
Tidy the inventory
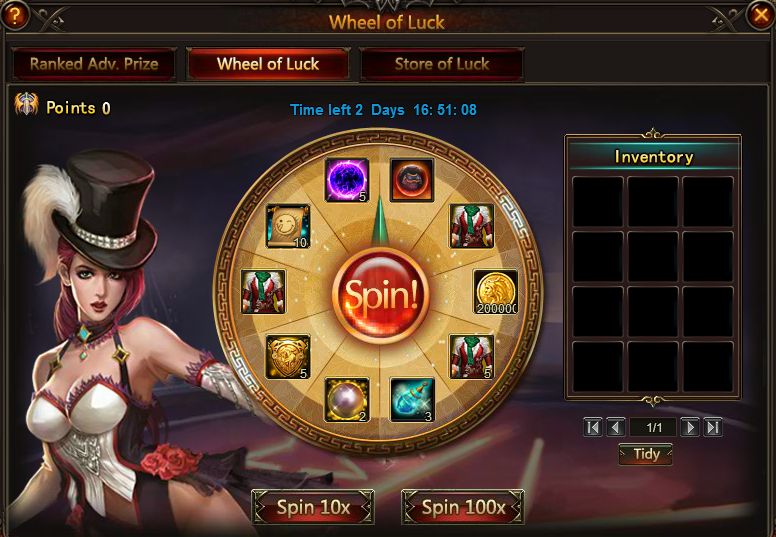[645, 454]
